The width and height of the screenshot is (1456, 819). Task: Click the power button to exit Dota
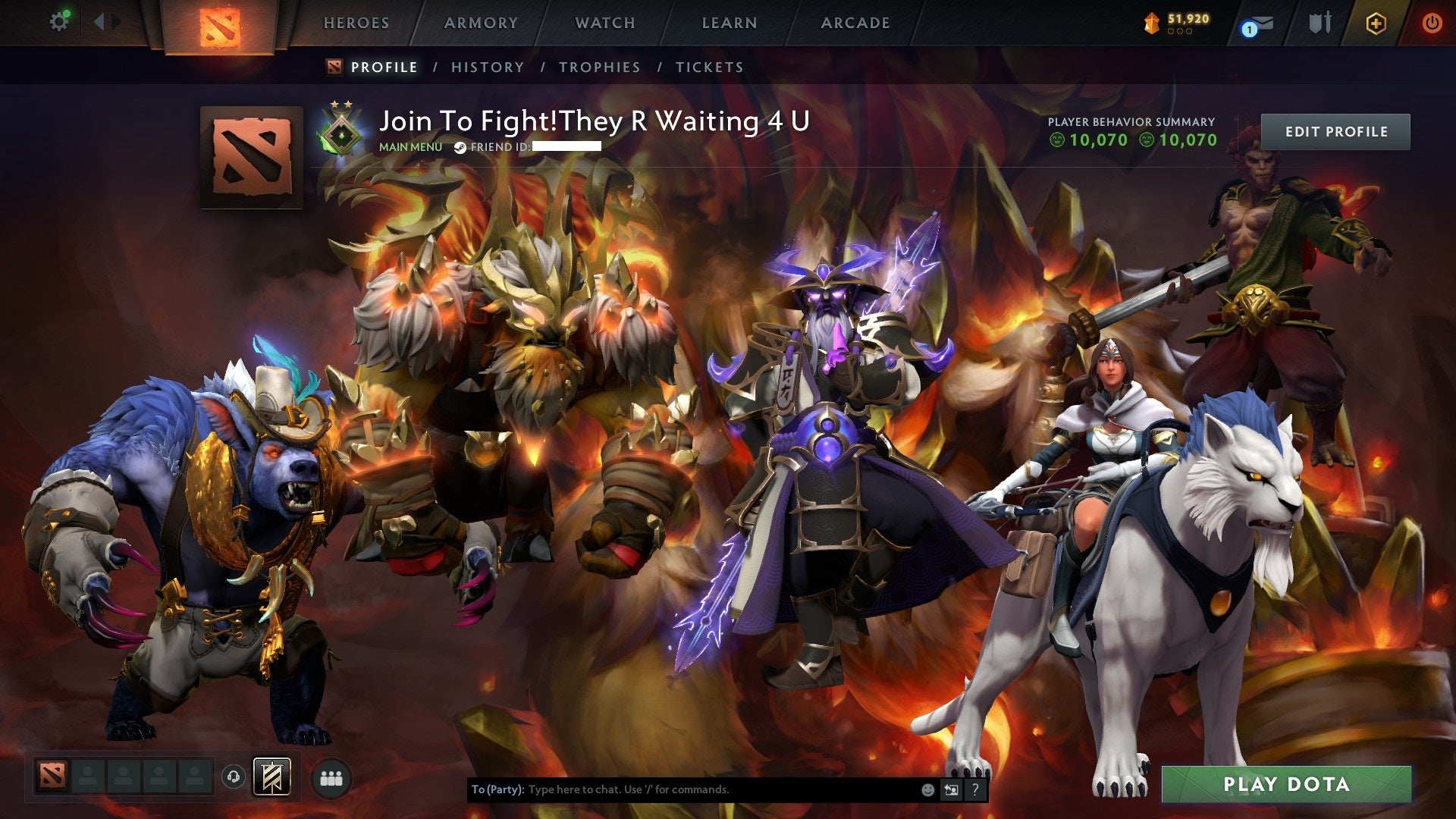[1433, 23]
